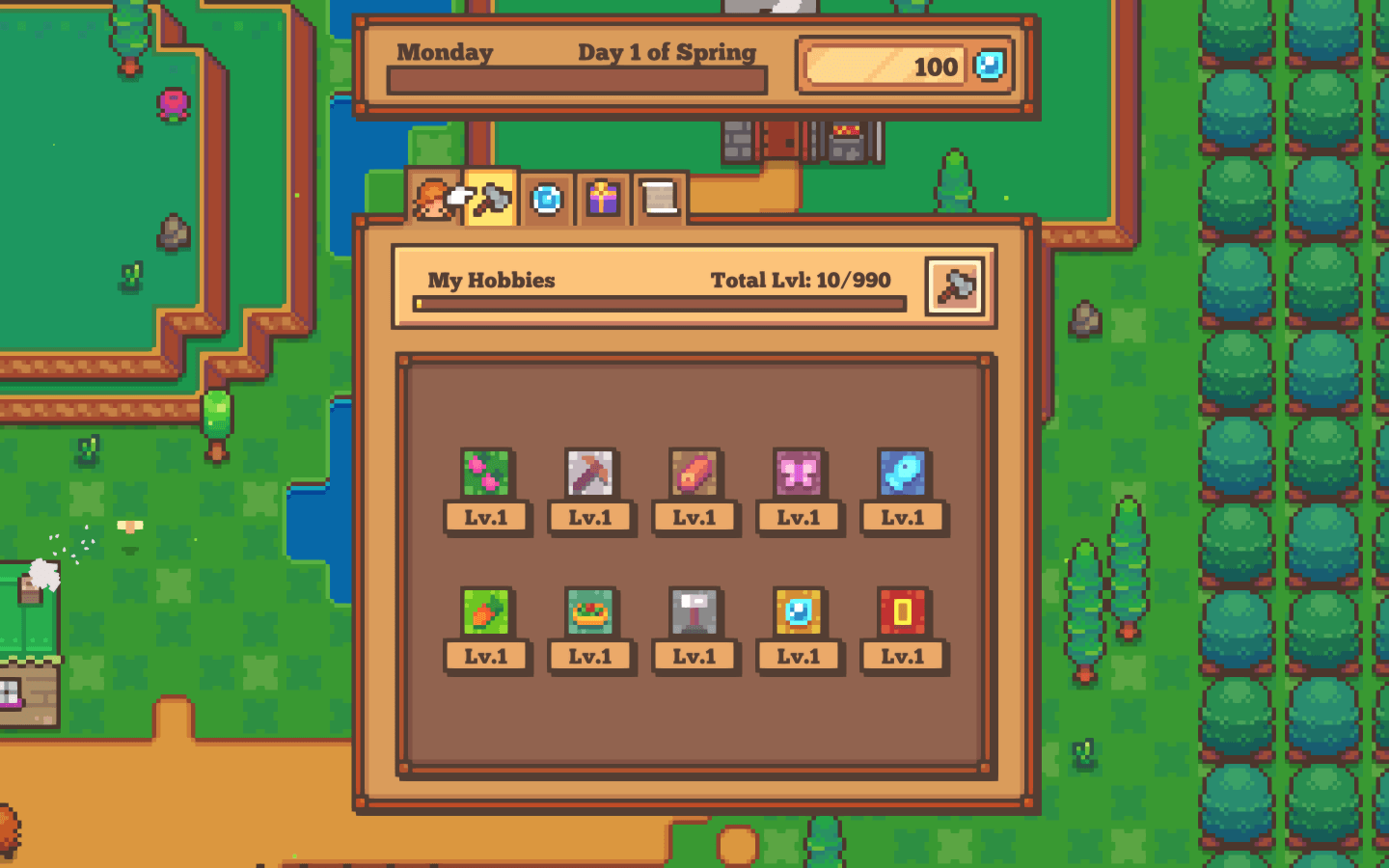Click the axe button beside Total Lvl

954,286
